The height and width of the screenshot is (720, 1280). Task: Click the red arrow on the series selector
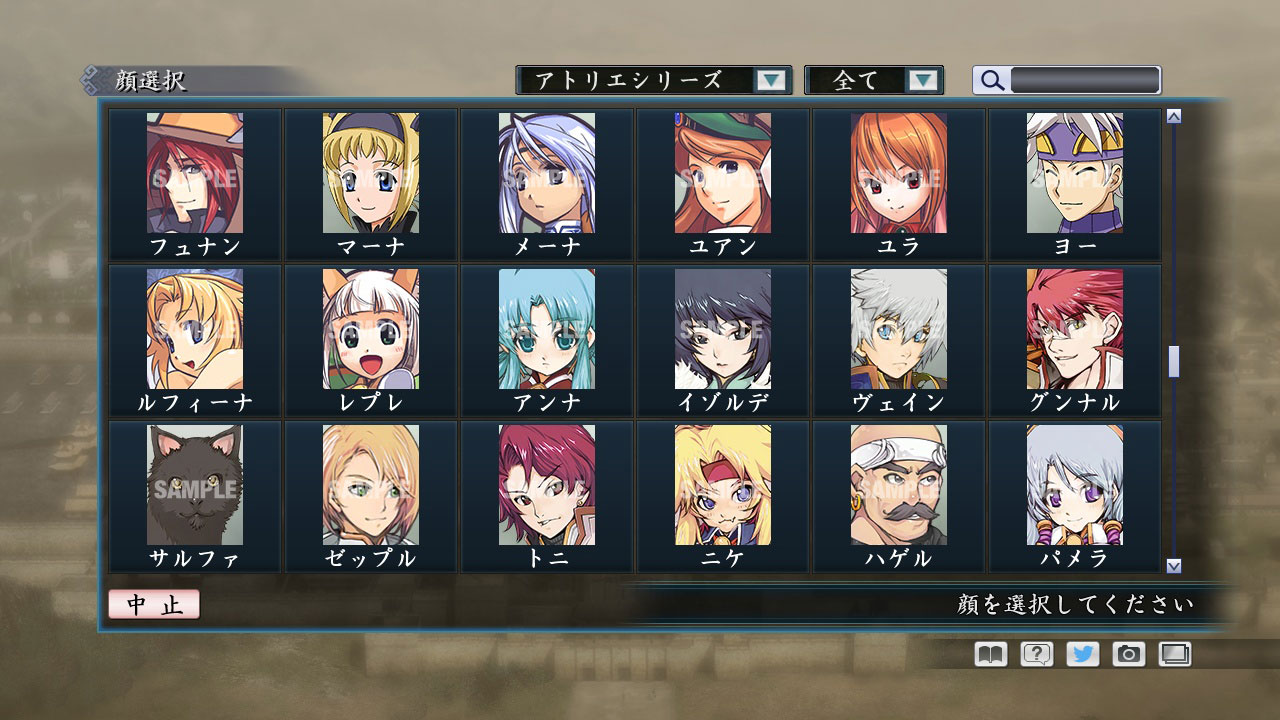770,80
